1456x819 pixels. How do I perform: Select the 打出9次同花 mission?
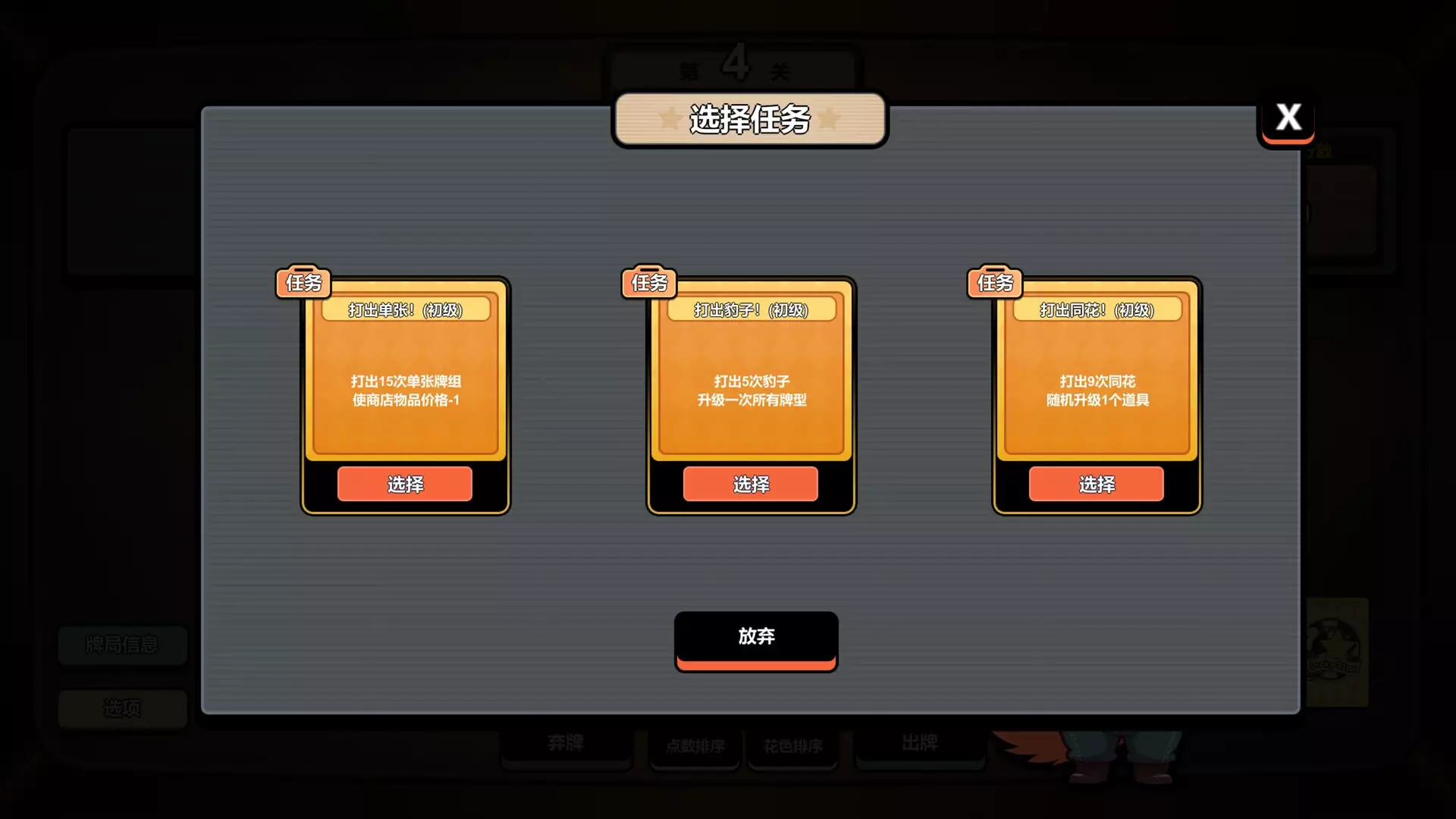point(1095,484)
